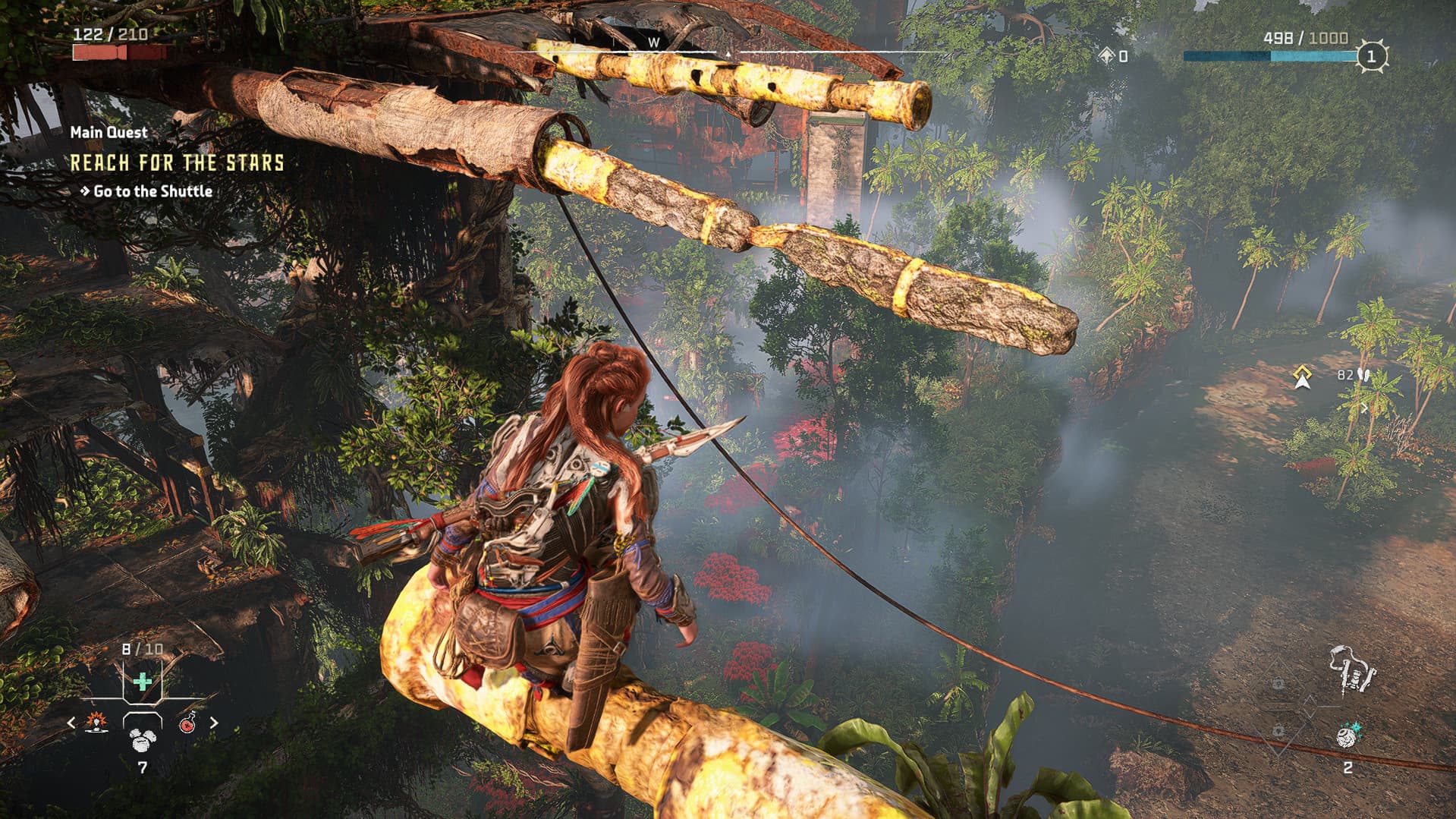Click the valor level badge showing 1
Screen dimensions: 1456x819
tap(1370, 56)
